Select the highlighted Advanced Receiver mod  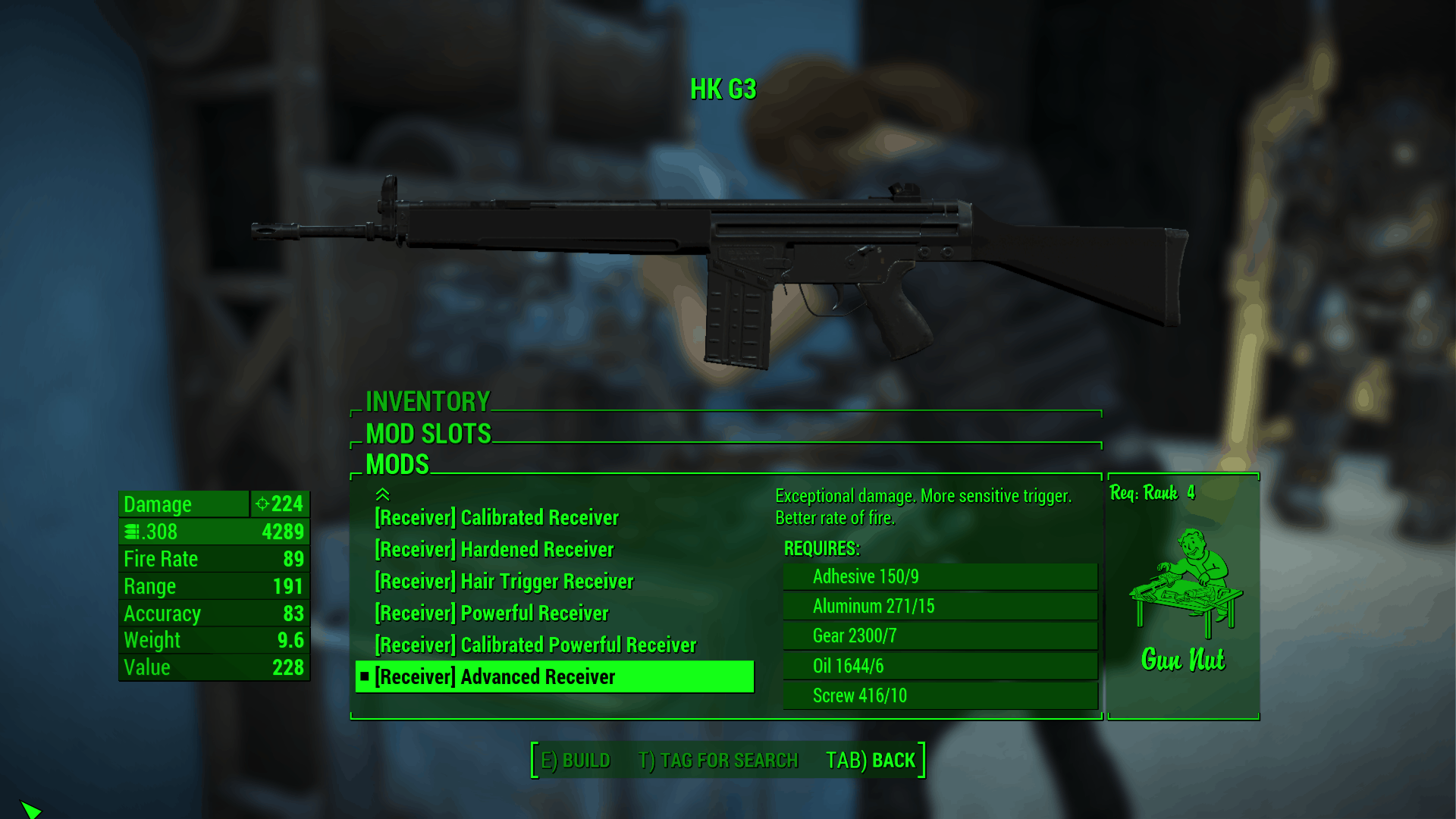[x=554, y=677]
